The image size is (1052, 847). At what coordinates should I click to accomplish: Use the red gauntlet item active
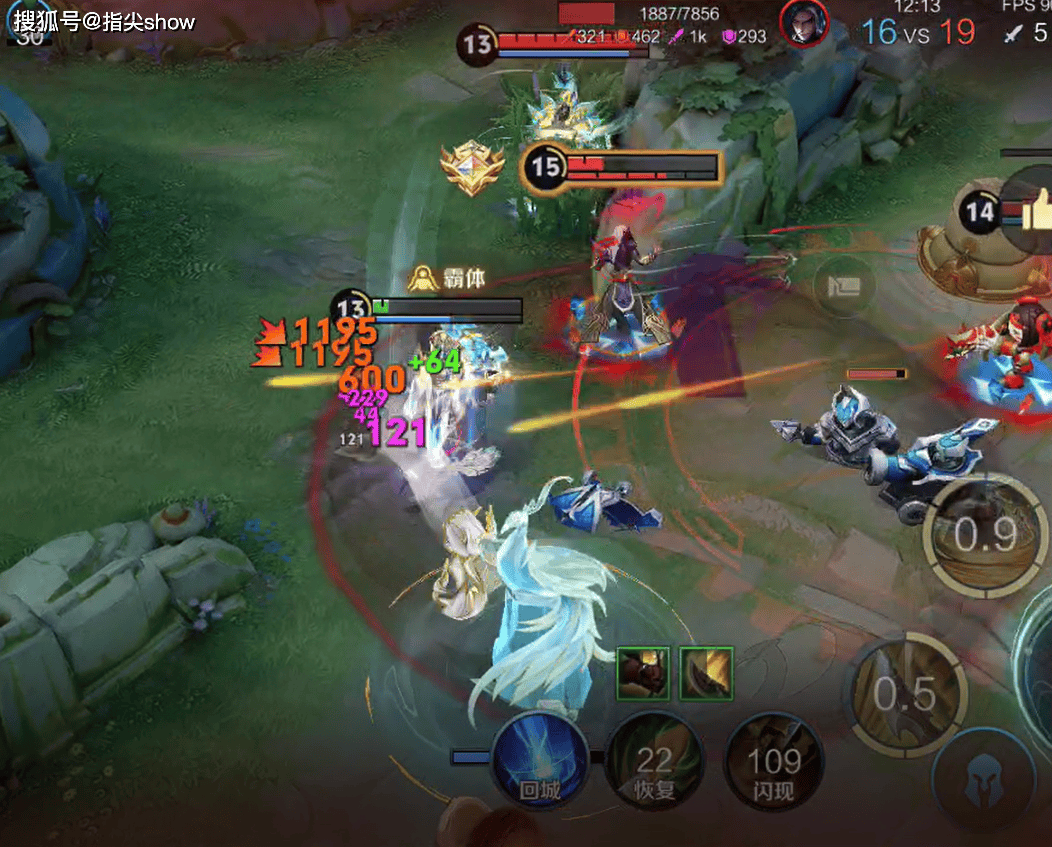click(x=643, y=673)
